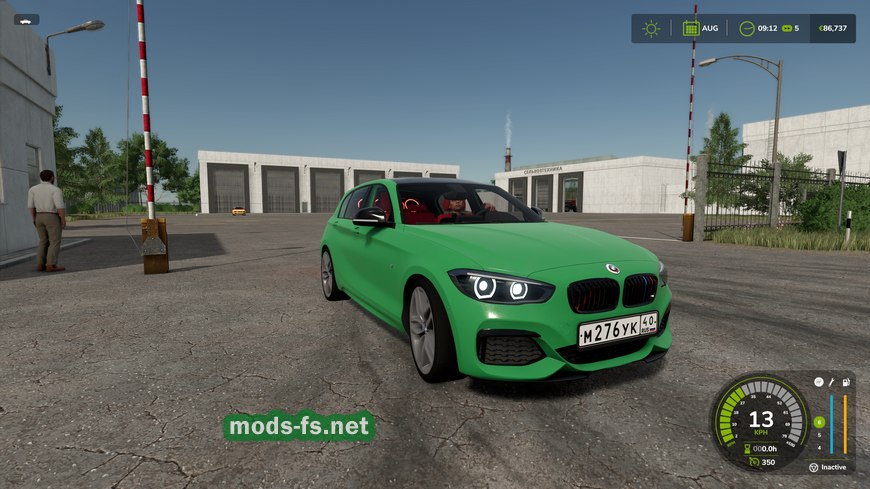The height and width of the screenshot is (489, 870).
Task: Click the fuel pump icon
Action: click(846, 381)
